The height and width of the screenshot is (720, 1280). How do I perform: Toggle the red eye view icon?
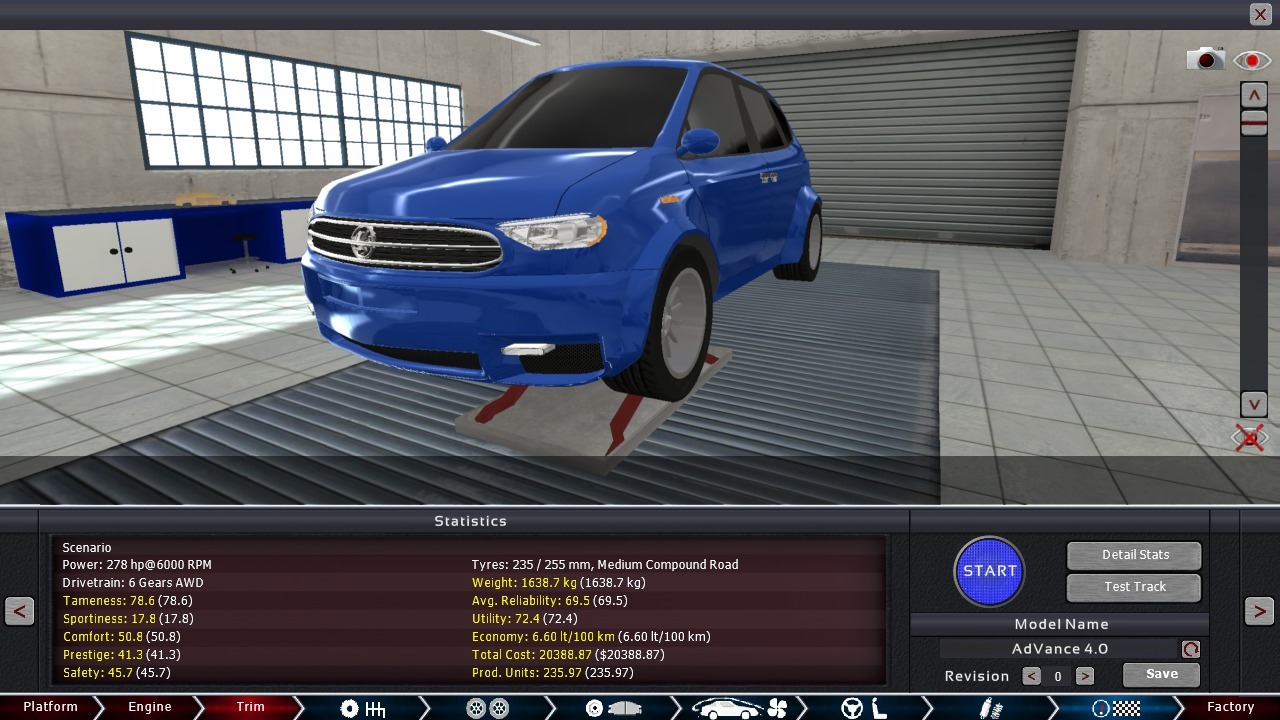[1251, 61]
